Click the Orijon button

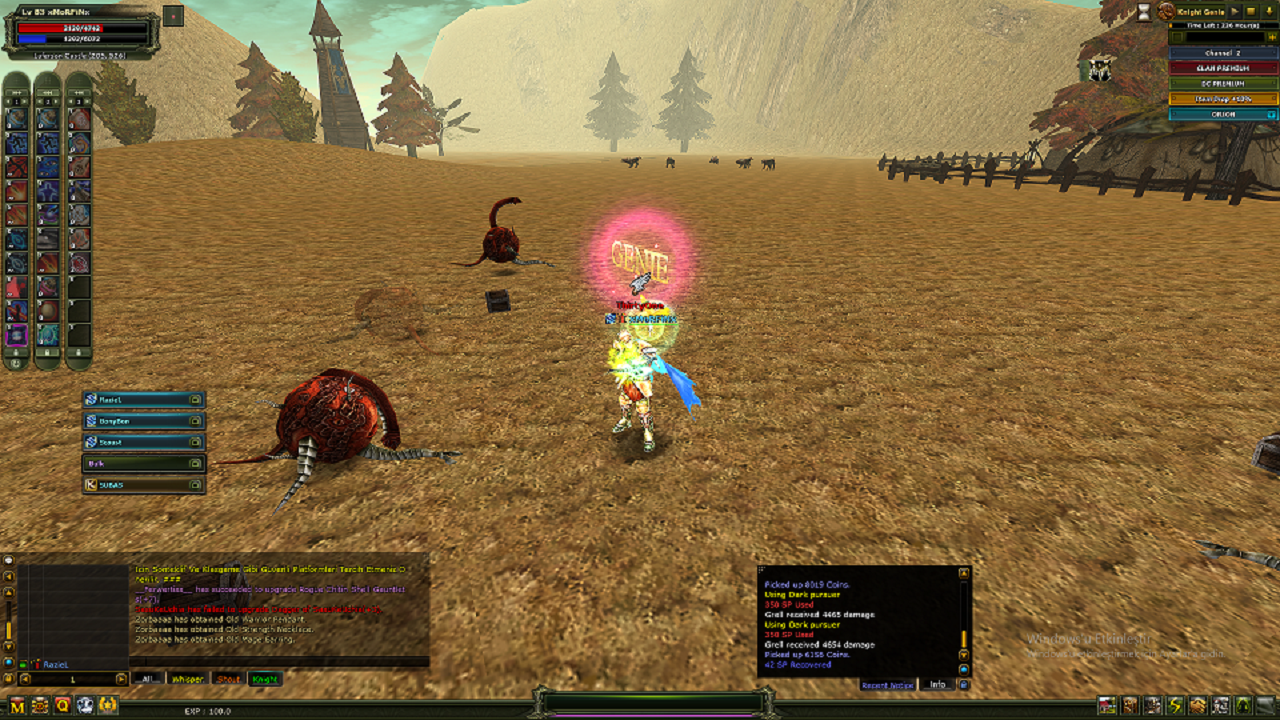coord(1223,114)
